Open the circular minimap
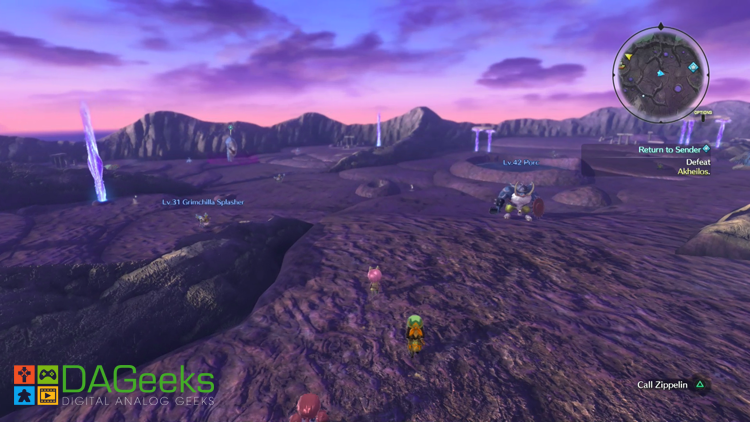The width and height of the screenshot is (750, 422). pyautogui.click(x=661, y=73)
